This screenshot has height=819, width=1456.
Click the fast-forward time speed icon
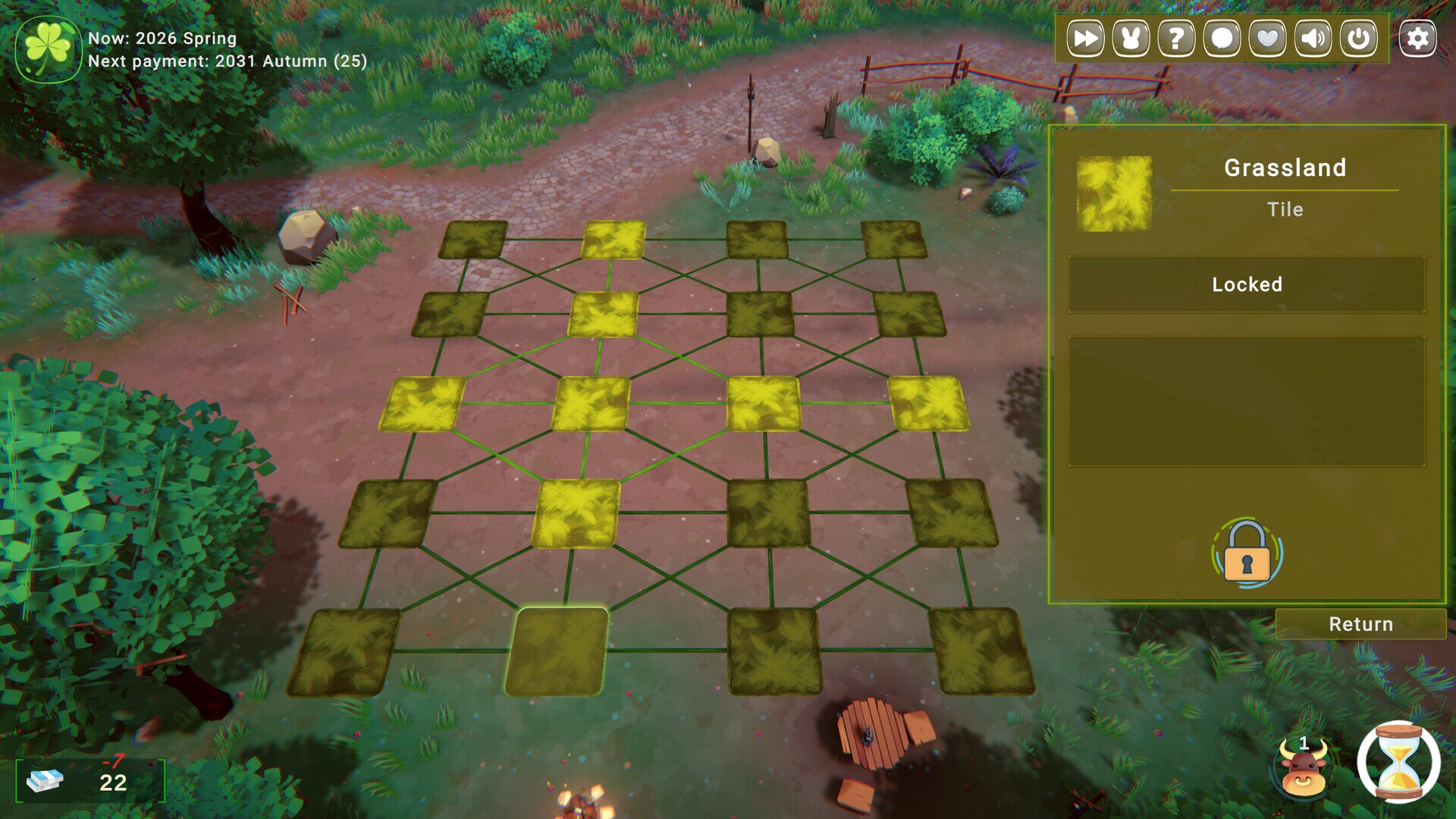tap(1087, 38)
